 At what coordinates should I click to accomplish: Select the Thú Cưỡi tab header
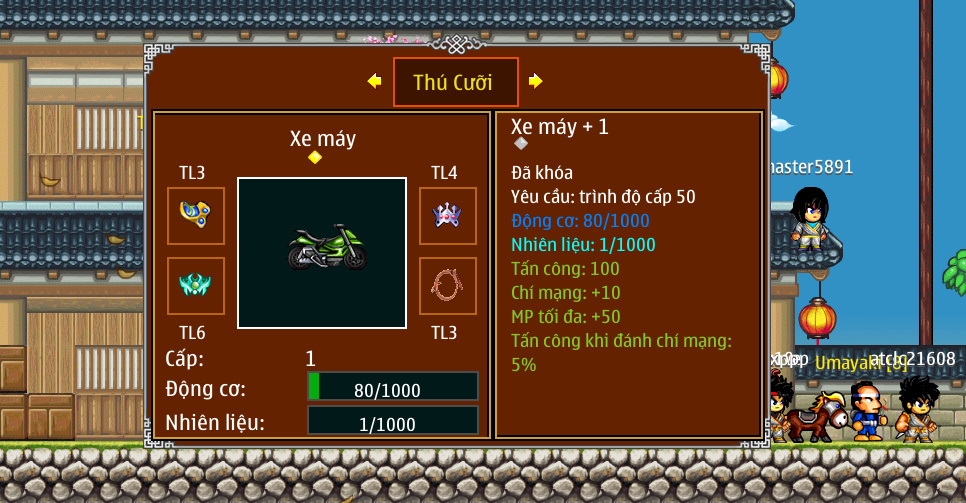[455, 82]
